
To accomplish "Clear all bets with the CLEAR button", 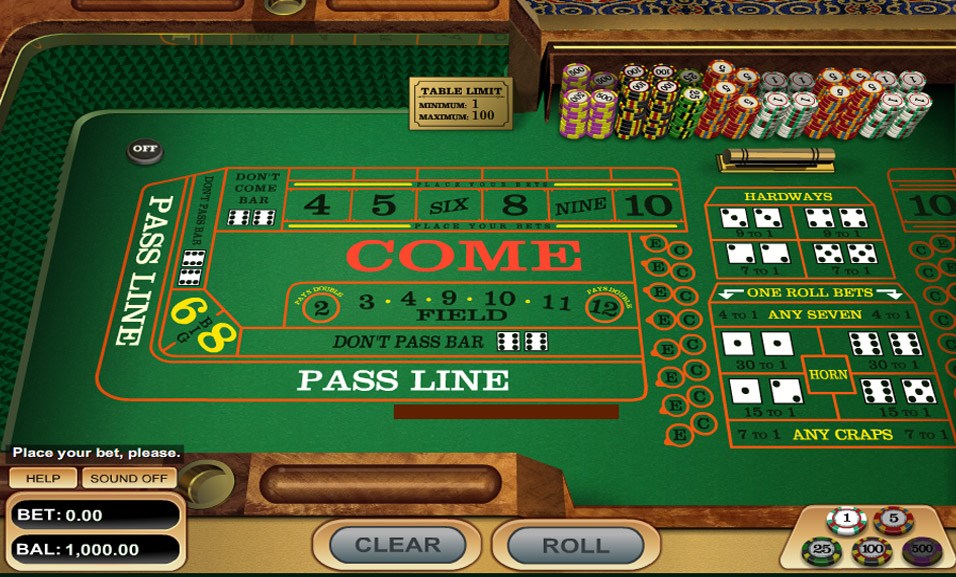I will (x=397, y=545).
